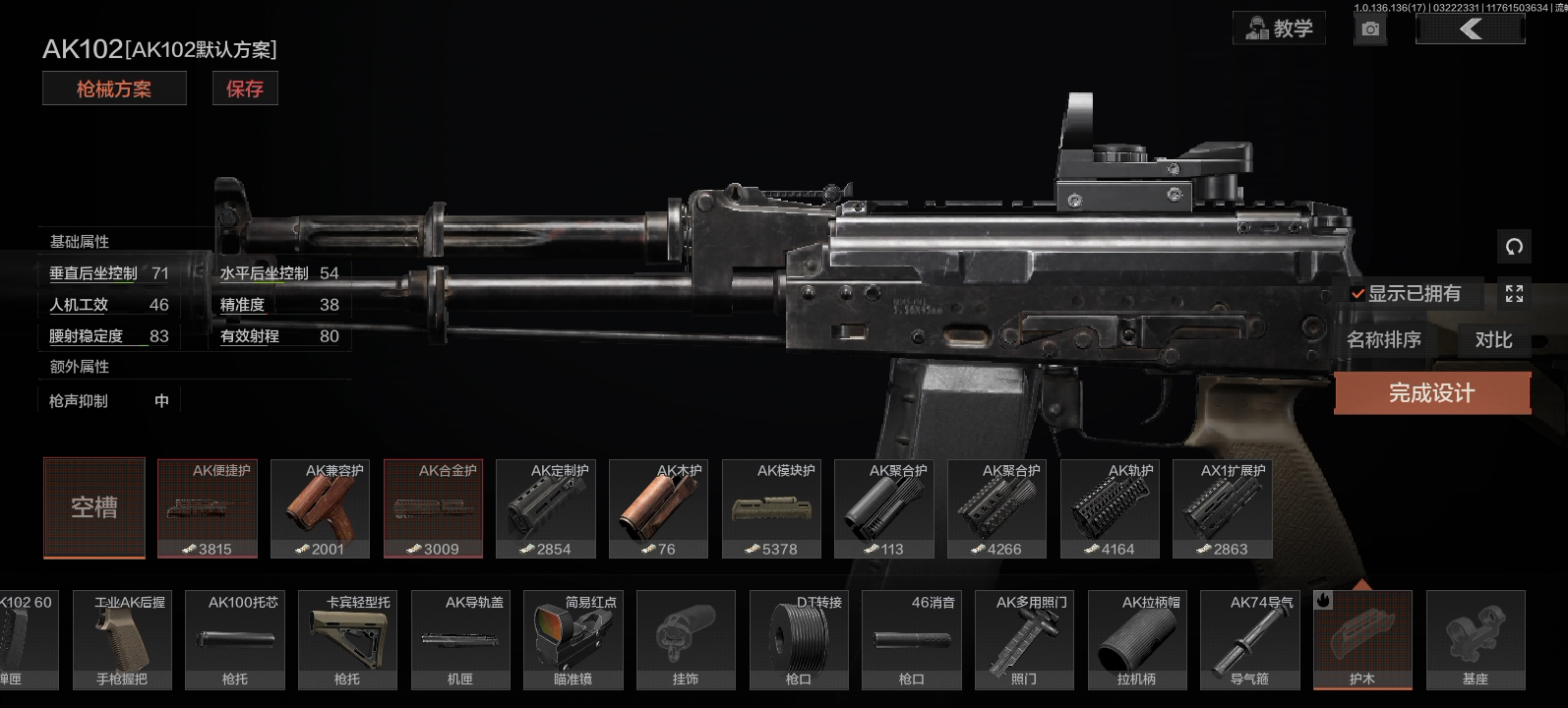Open the 教学 tutorial
Screen dimensions: 1568x708
[x=1279, y=29]
